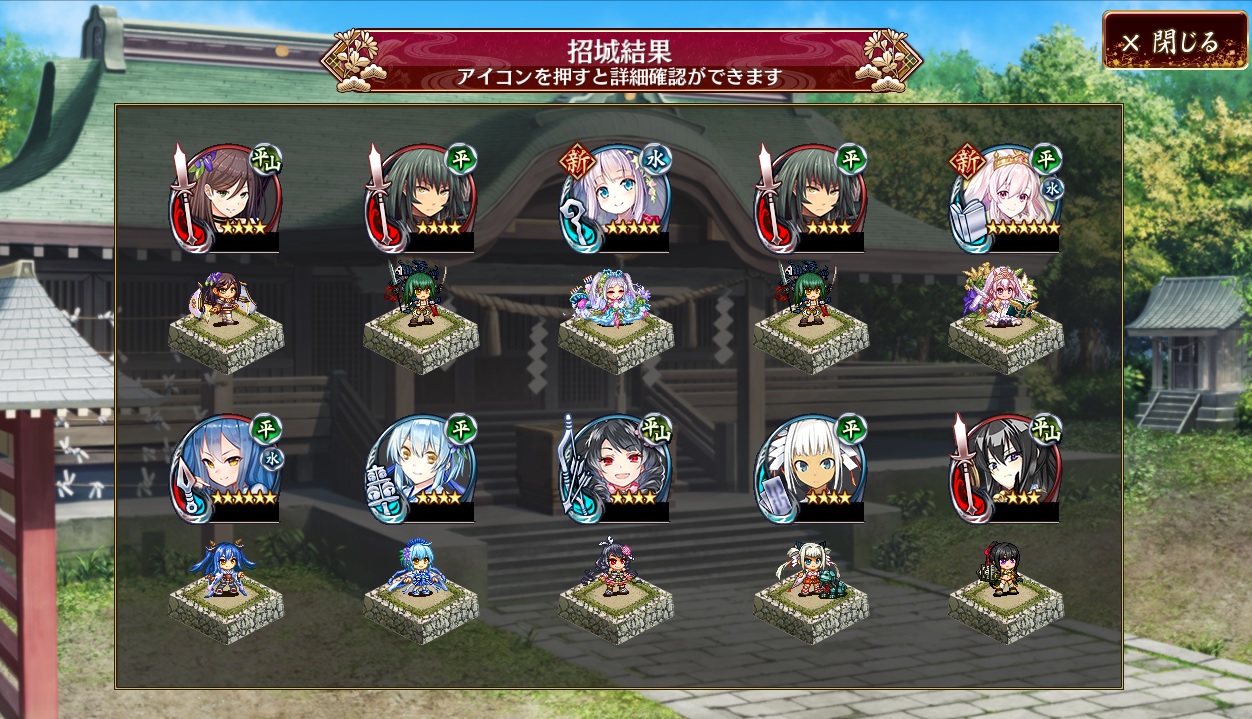Choose the black-haired red-eyed girl icon
This screenshot has height=719, width=1252.
(617, 468)
